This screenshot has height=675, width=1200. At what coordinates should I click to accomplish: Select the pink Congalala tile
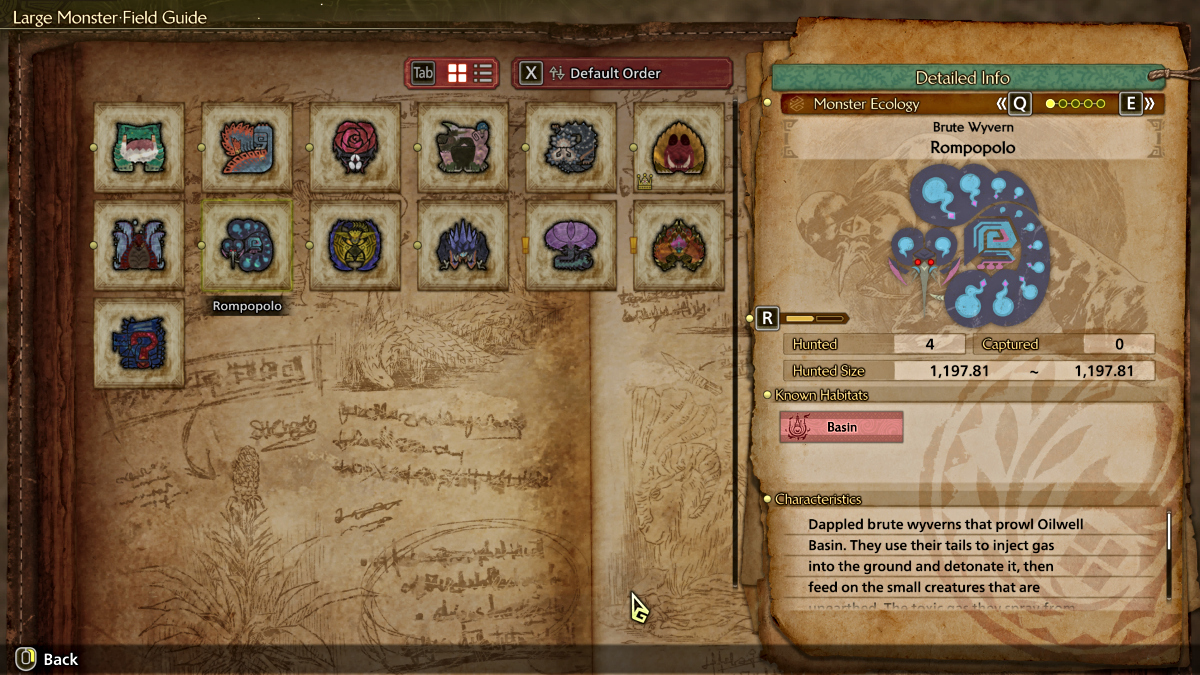(463, 147)
